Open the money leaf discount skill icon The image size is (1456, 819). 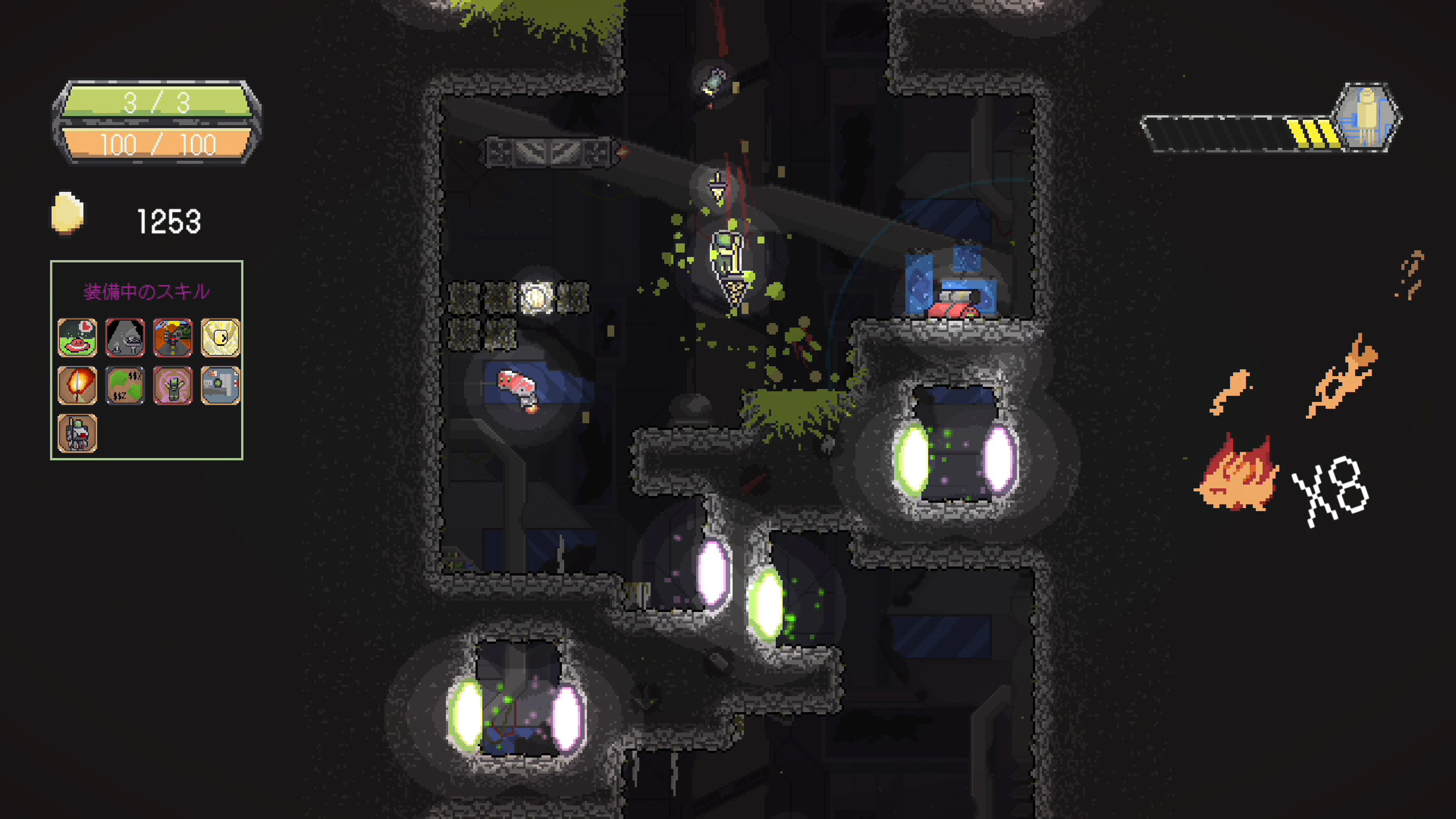pyautogui.click(x=125, y=386)
